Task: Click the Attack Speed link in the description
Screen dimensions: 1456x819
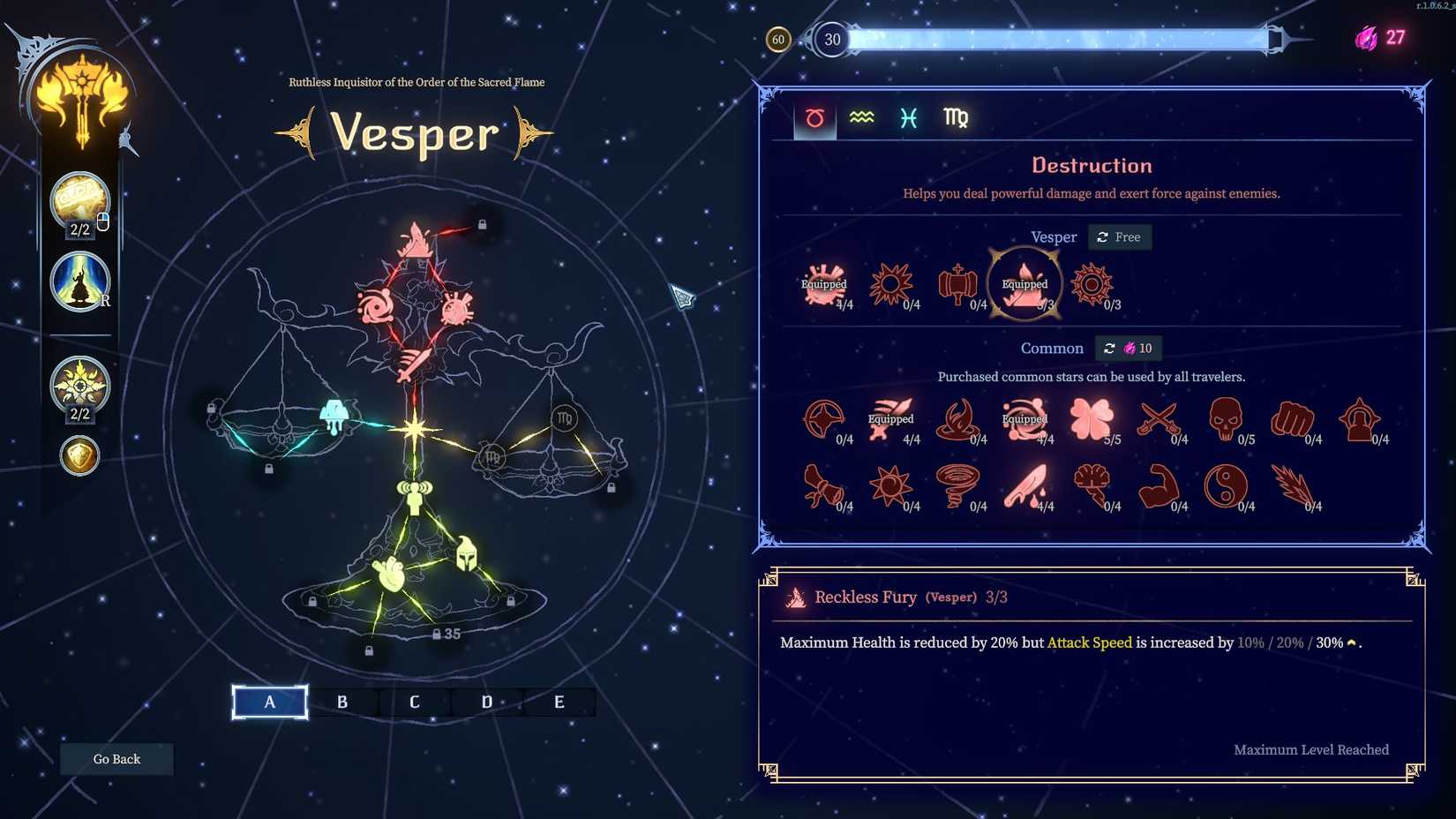Action: [1090, 642]
